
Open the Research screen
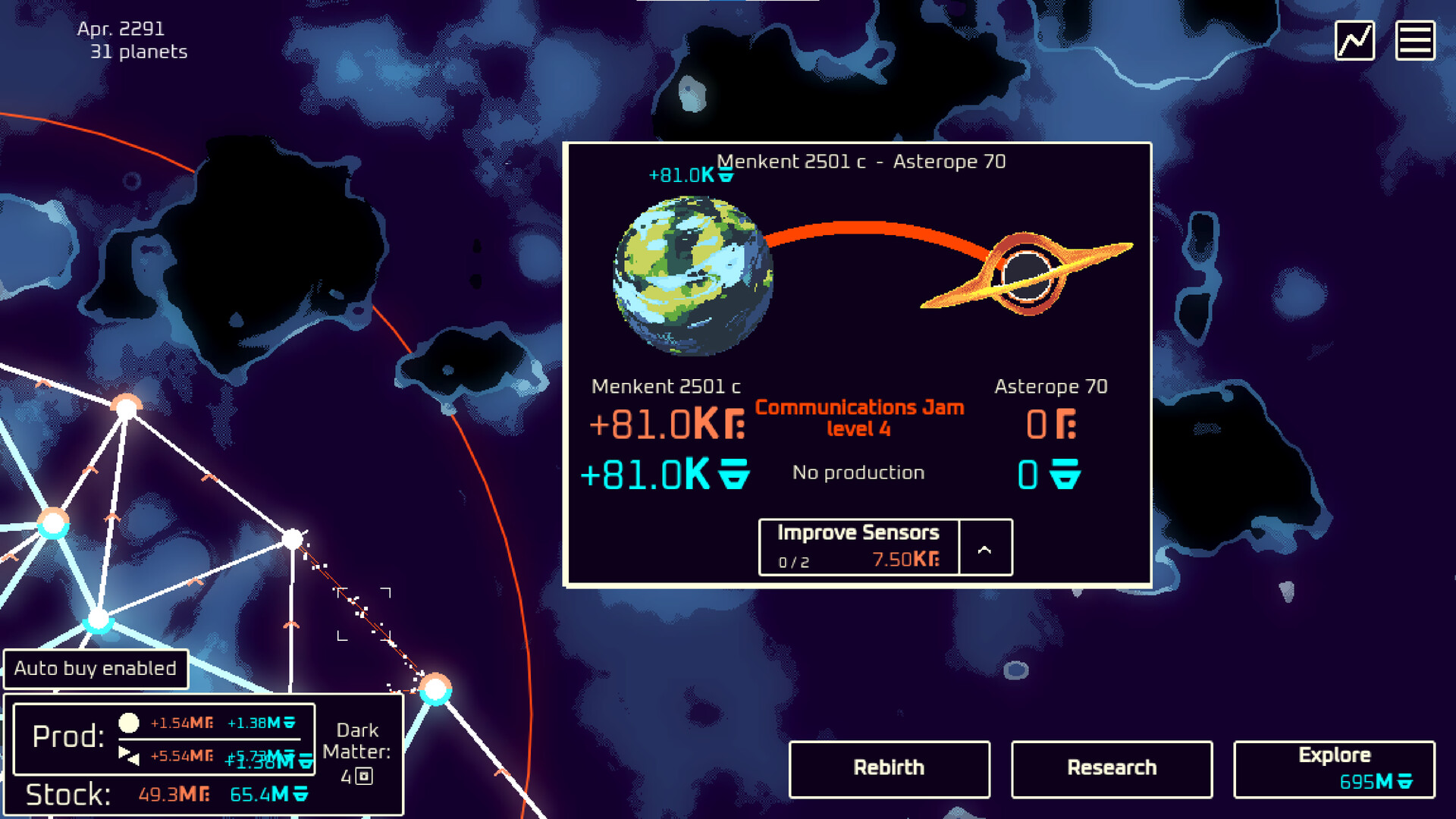(x=1110, y=768)
